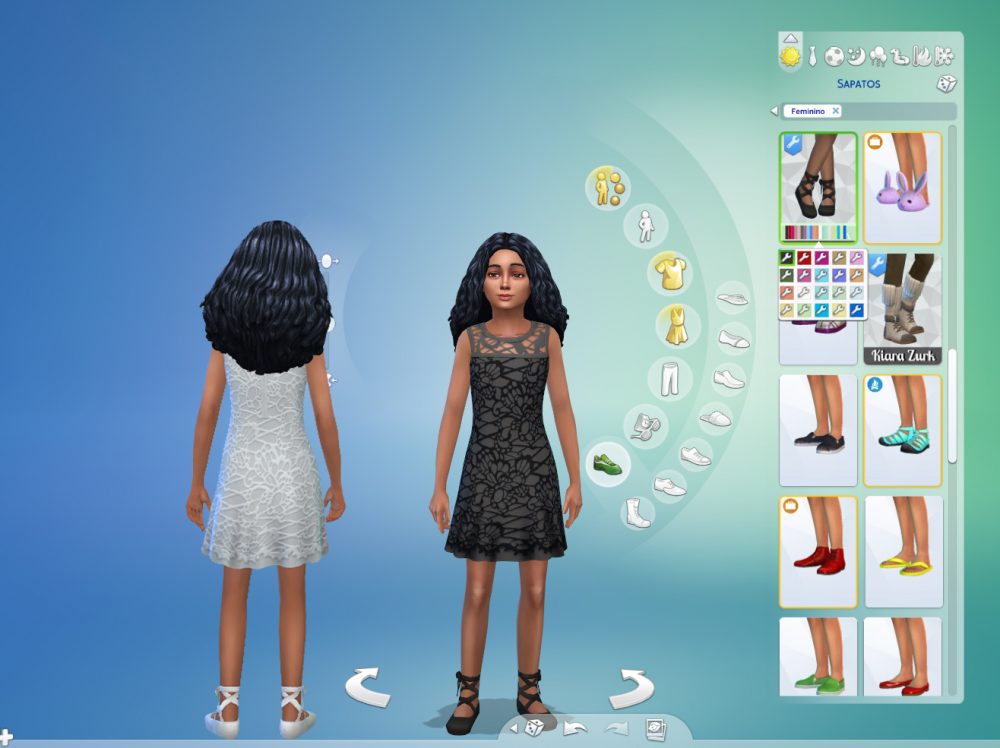
Task: Undo the last change on the bottom toolbar
Action: (575, 727)
